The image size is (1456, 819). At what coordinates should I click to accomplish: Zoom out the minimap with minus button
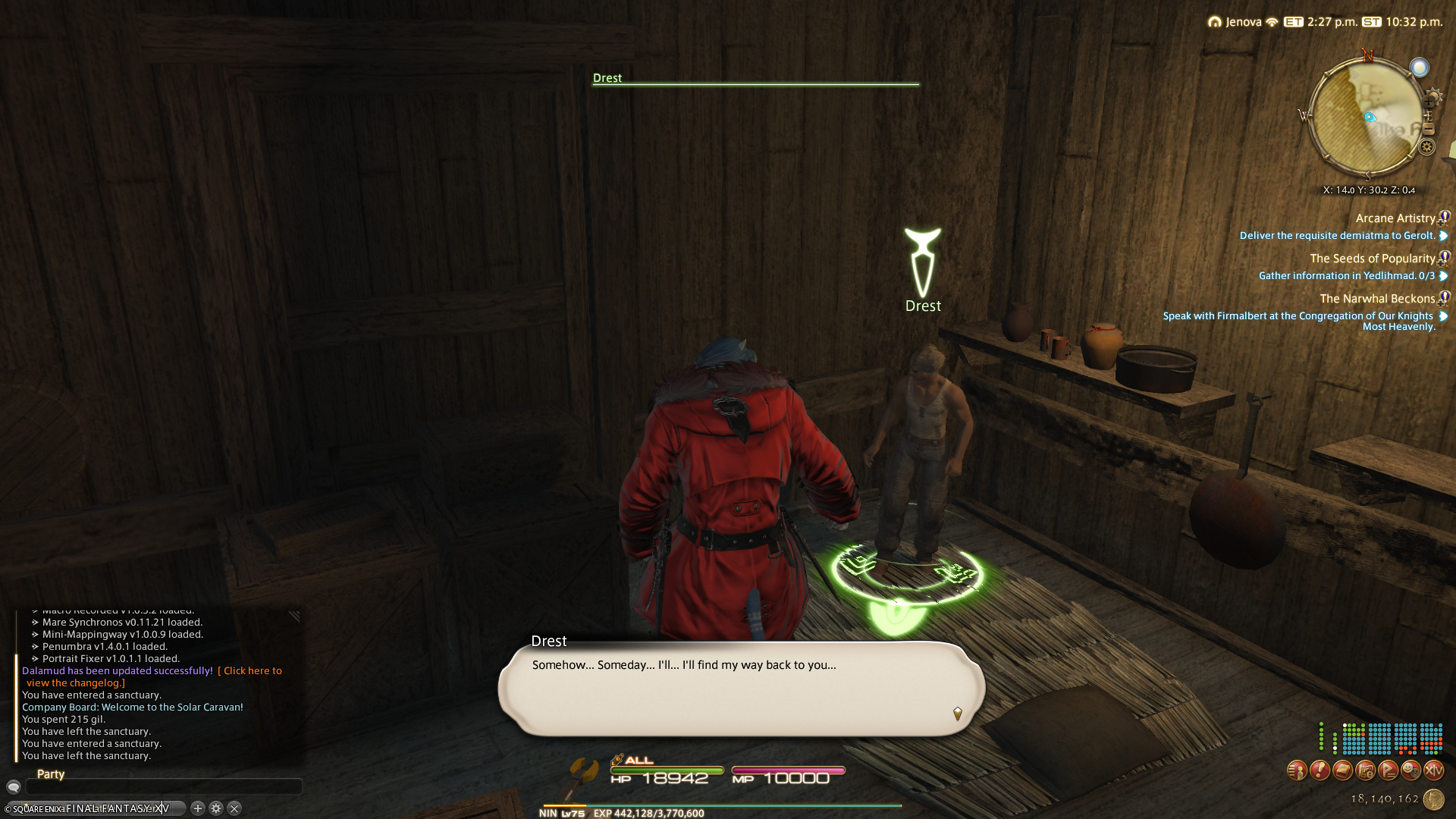1429,130
